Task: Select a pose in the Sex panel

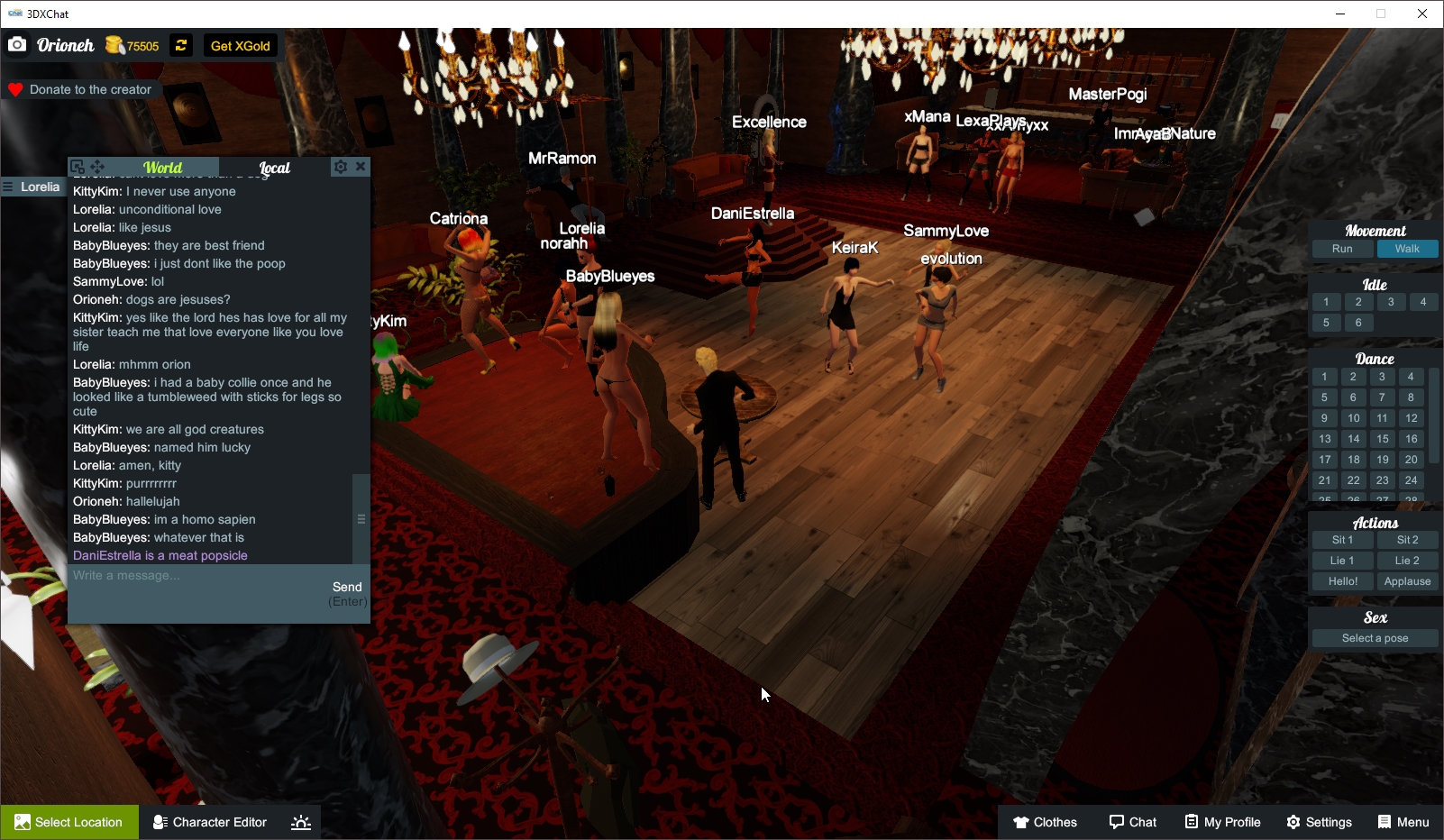Action: point(1374,637)
